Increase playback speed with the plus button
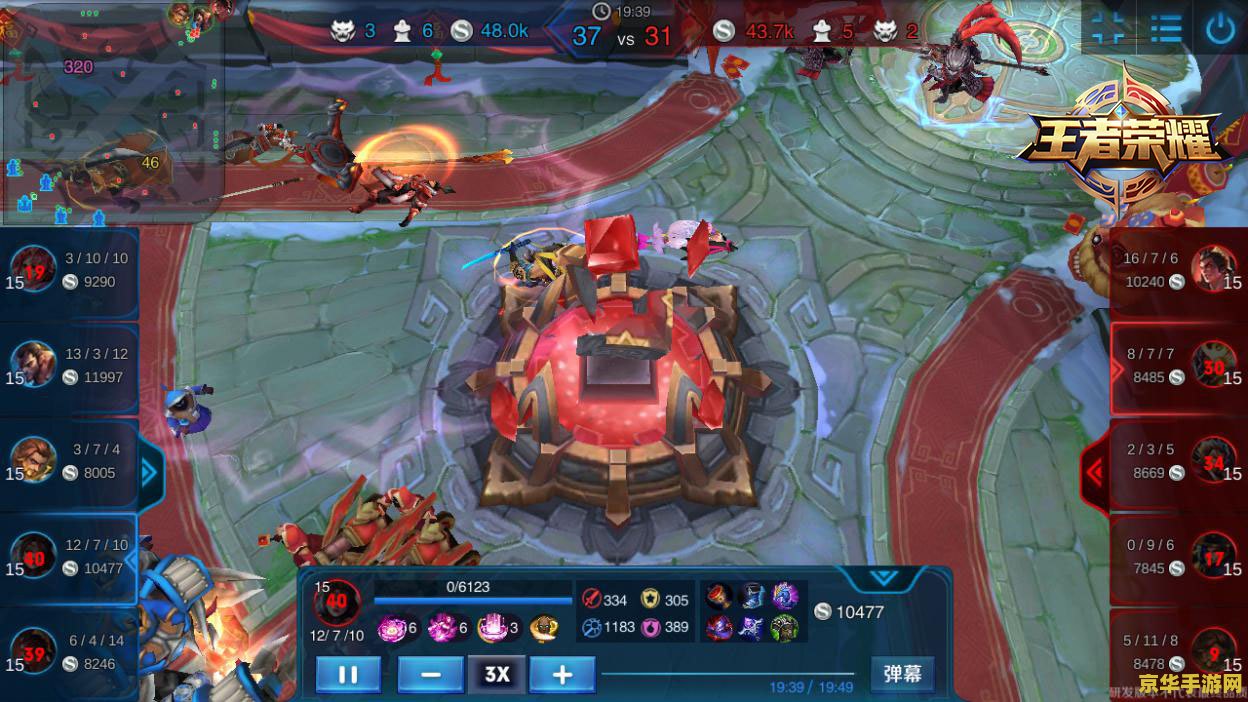The width and height of the screenshot is (1248, 702). pos(562,674)
